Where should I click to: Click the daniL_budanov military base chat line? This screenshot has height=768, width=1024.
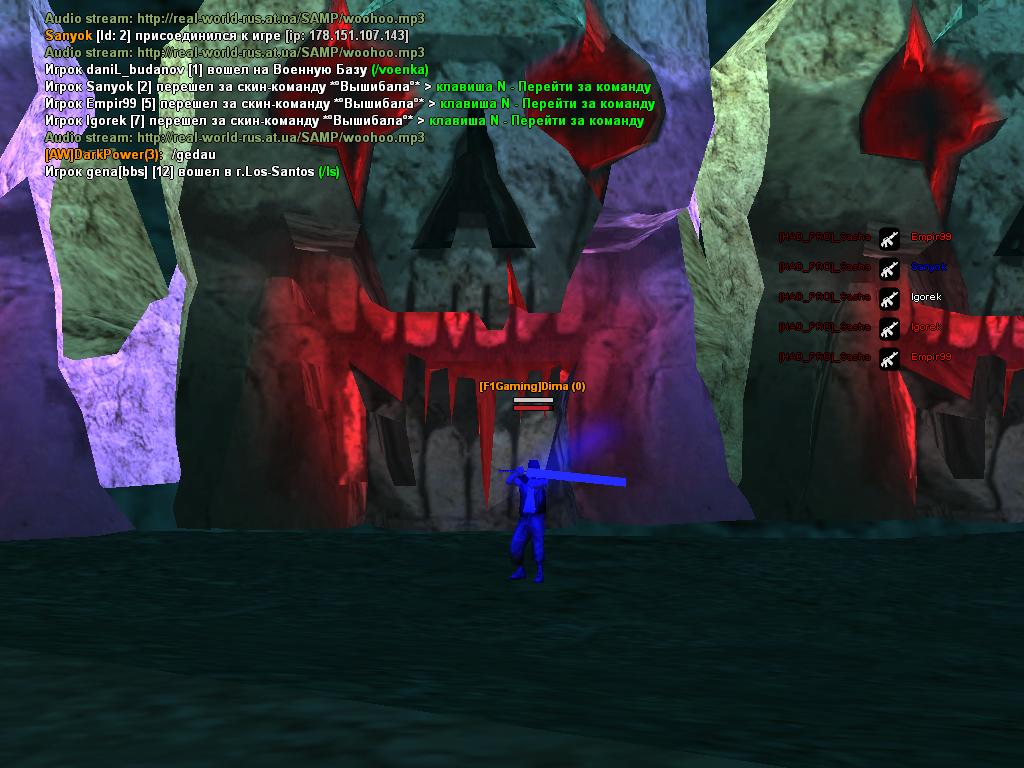click(x=236, y=69)
